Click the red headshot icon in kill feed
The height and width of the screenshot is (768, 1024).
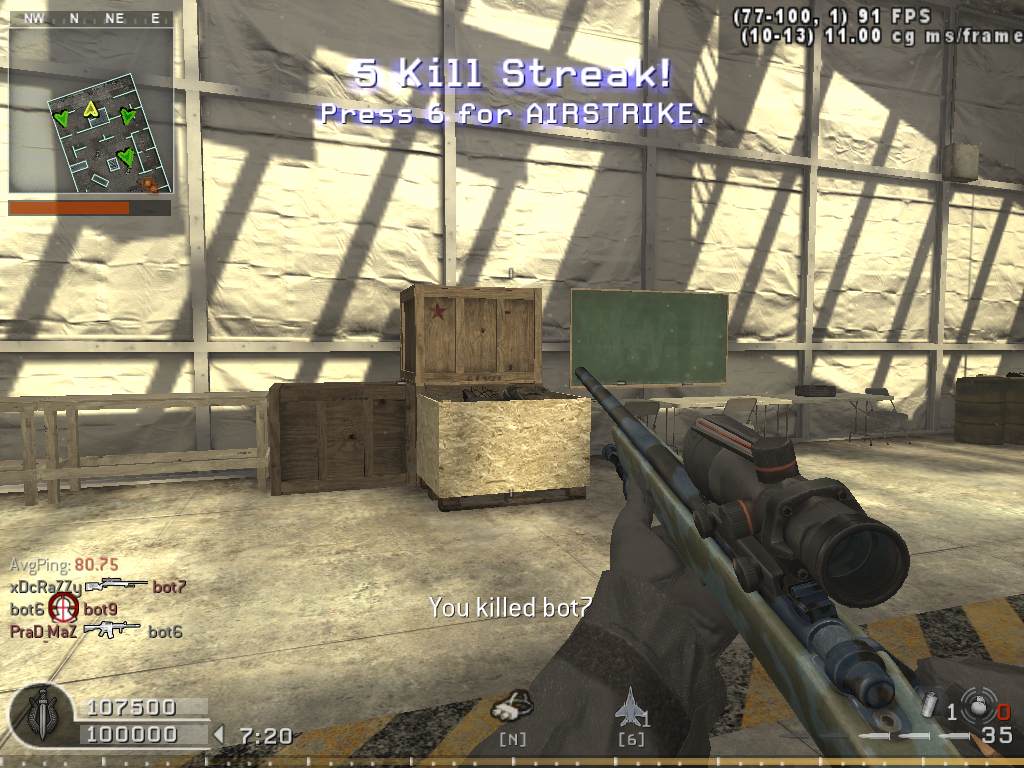64,608
